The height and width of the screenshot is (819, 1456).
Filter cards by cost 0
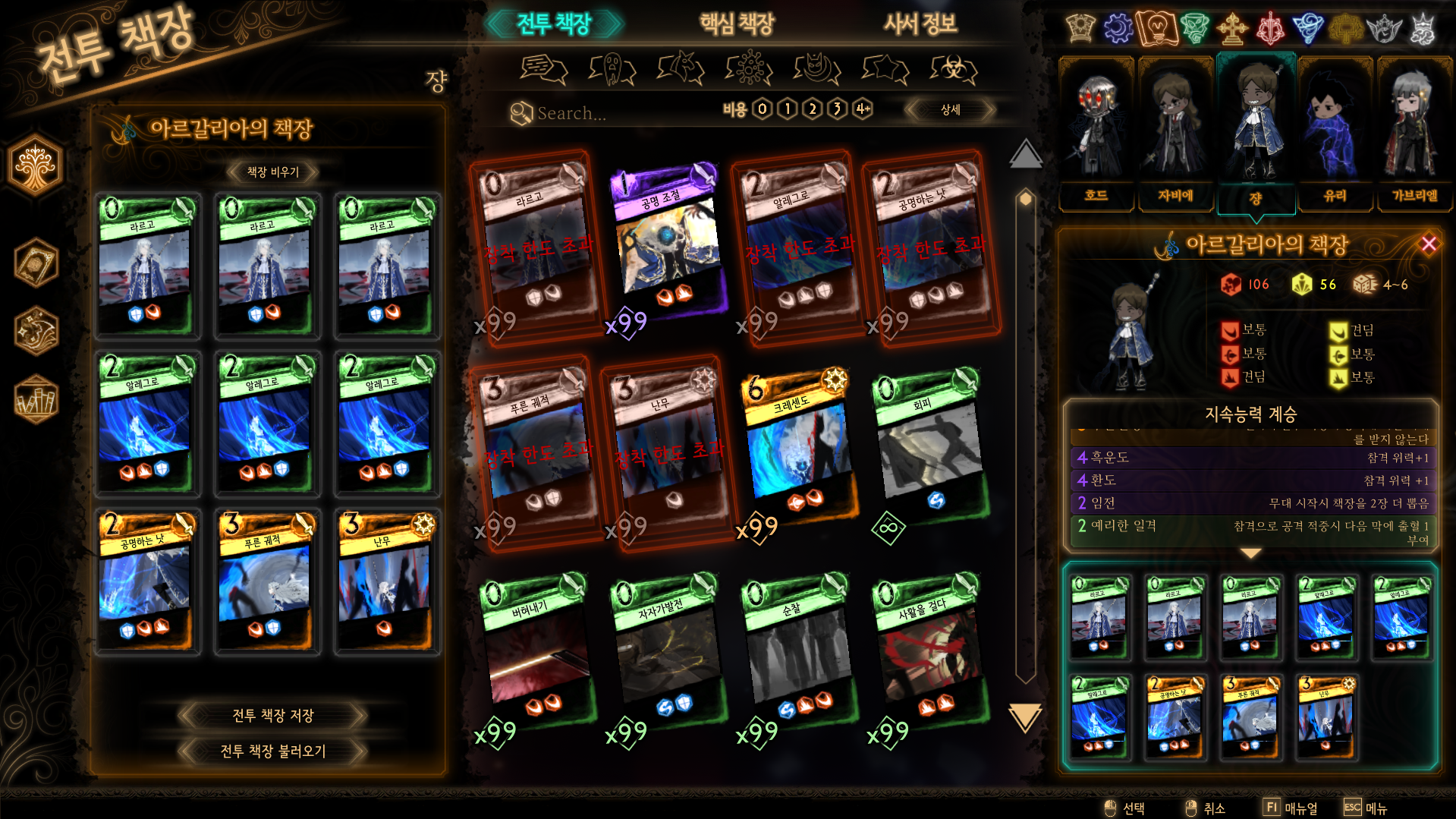(x=763, y=109)
